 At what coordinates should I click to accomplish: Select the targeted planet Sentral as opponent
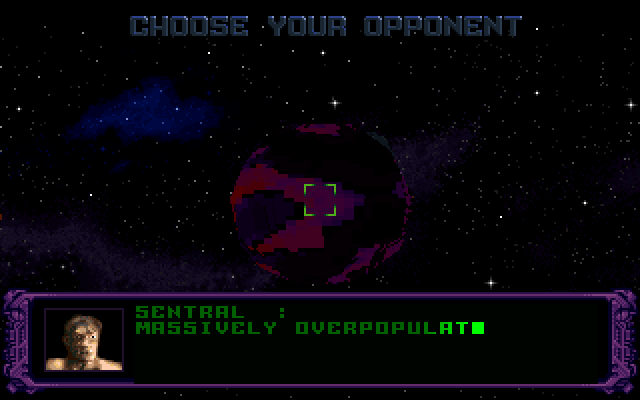(x=320, y=199)
